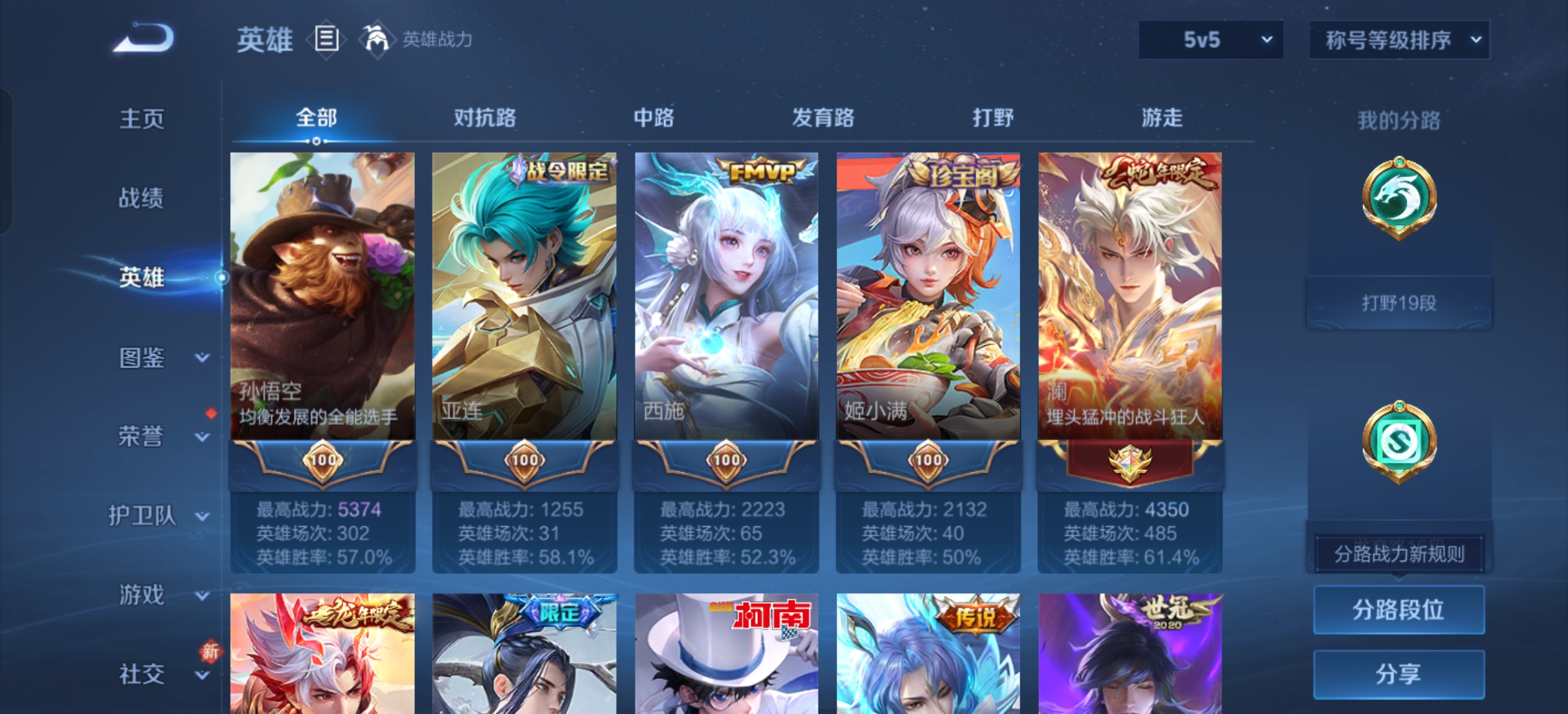The image size is (1568, 714).
Task: Click the gold rank badge under 澜
Action: [x=1131, y=462]
